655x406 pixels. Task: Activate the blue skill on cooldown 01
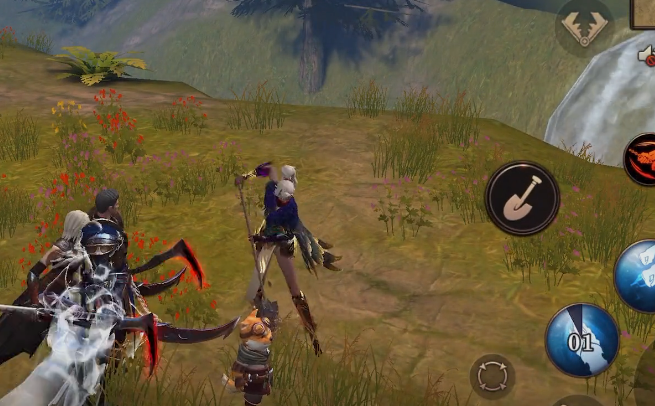tap(581, 341)
